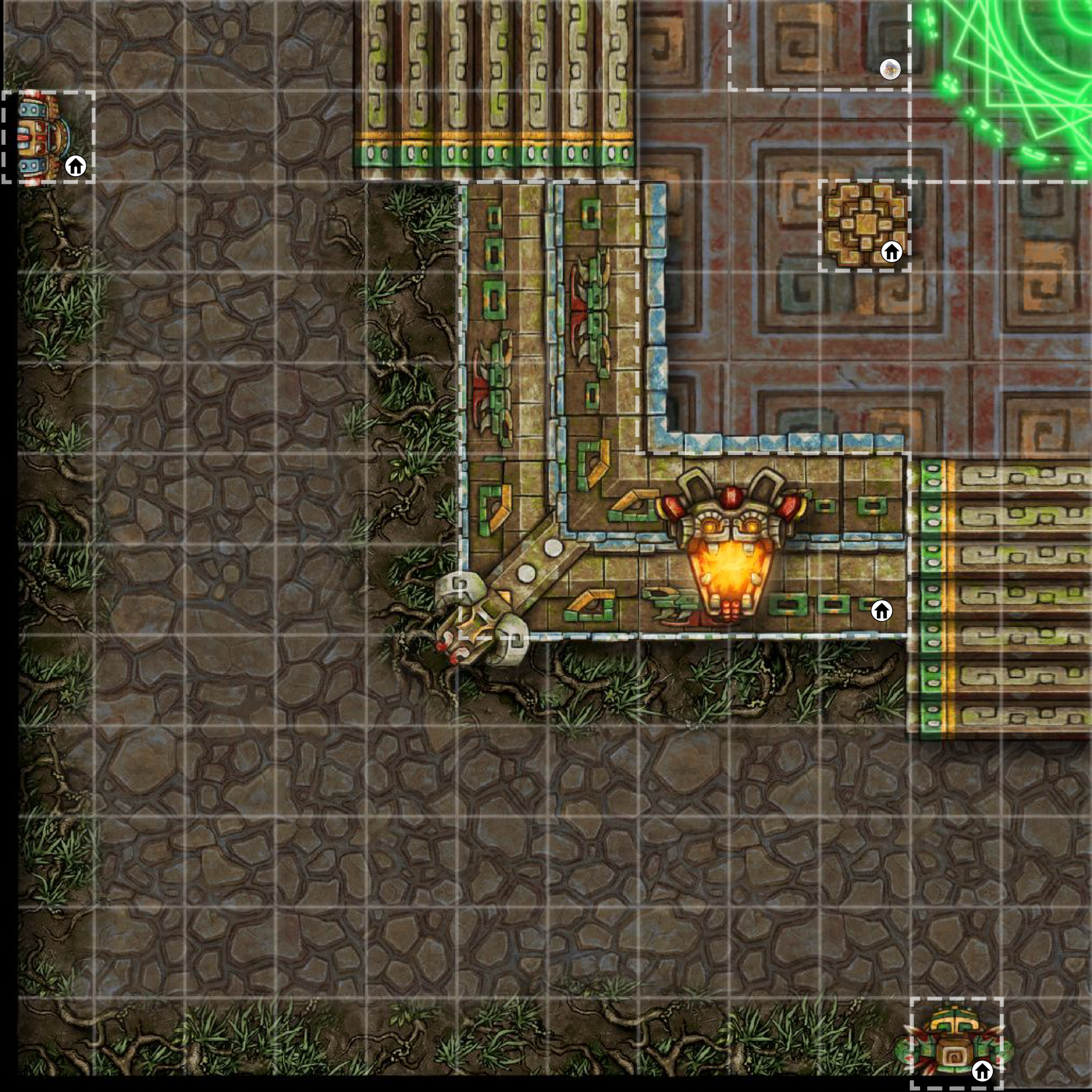The width and height of the screenshot is (1092, 1092).
Task: Select the home marker beside the flaming skull
Action: click(x=881, y=611)
